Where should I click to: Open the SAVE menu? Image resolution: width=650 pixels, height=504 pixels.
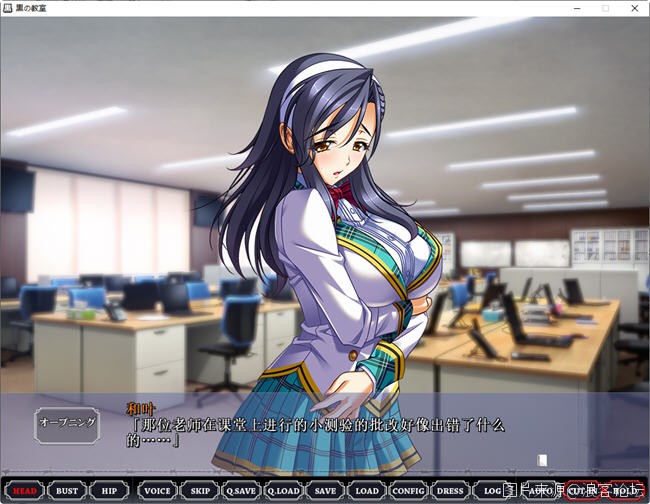[325, 491]
